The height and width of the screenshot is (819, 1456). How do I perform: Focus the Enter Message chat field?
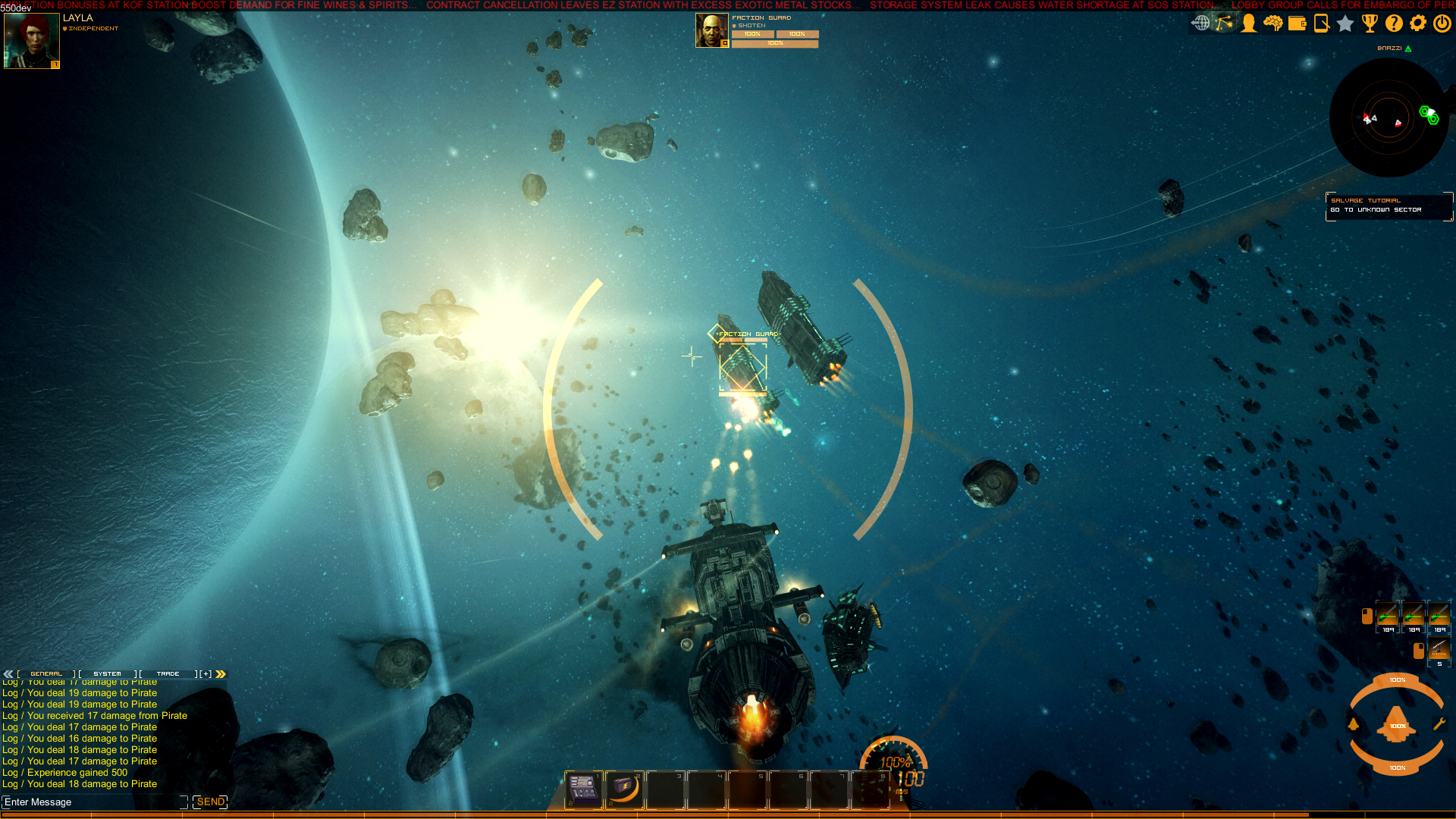(x=93, y=802)
